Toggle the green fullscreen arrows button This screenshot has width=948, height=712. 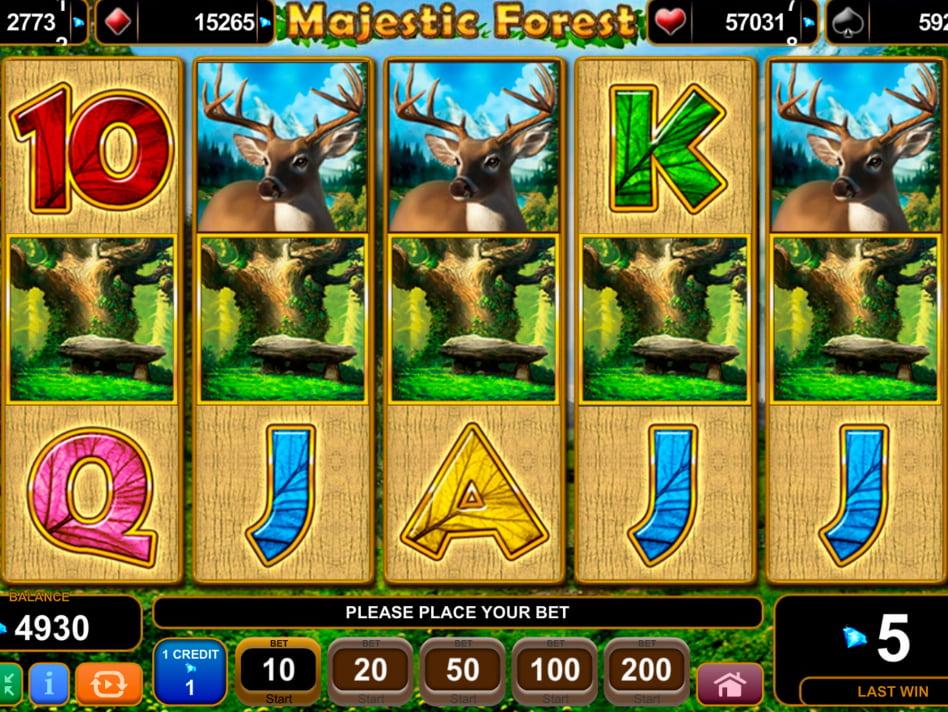[x=9, y=685]
